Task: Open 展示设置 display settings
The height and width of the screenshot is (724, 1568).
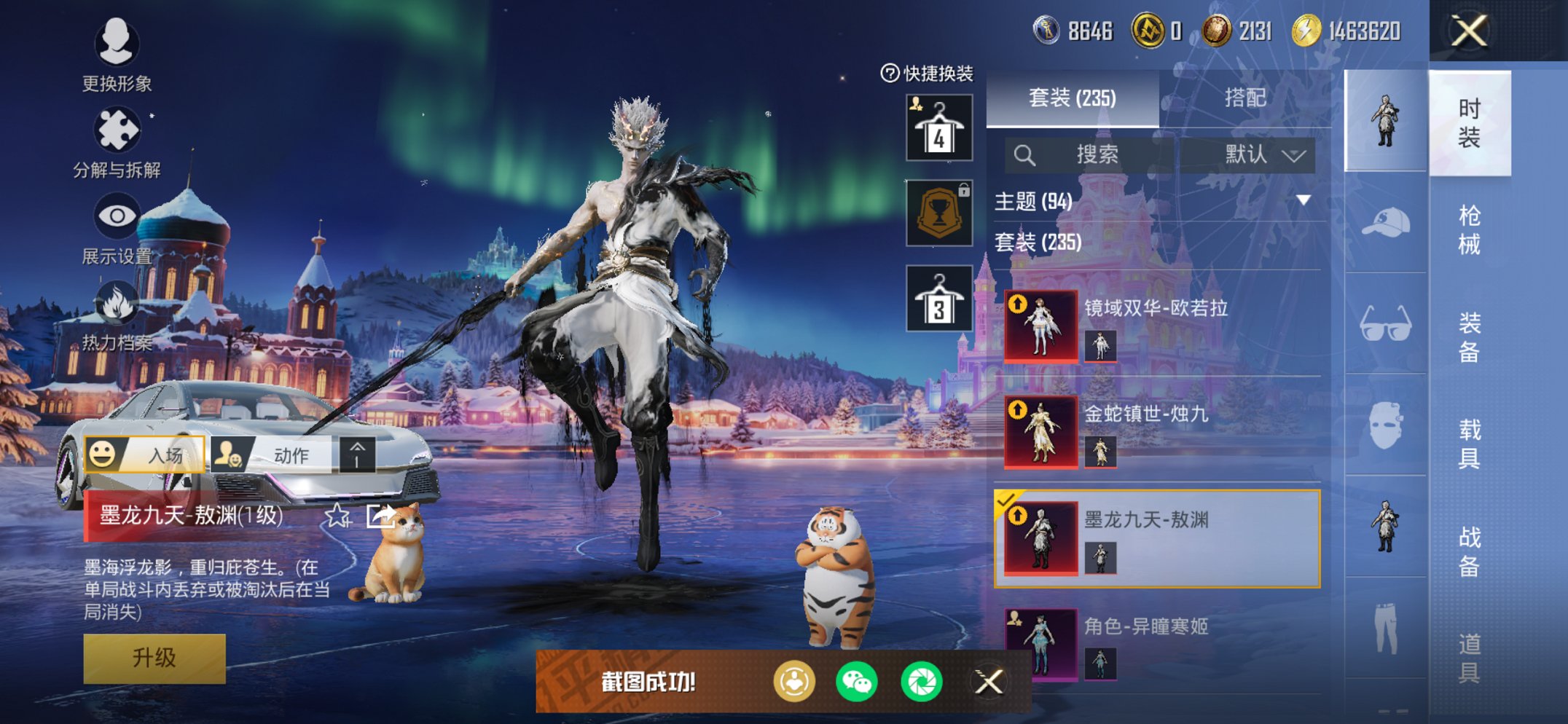Action: pyautogui.click(x=117, y=227)
